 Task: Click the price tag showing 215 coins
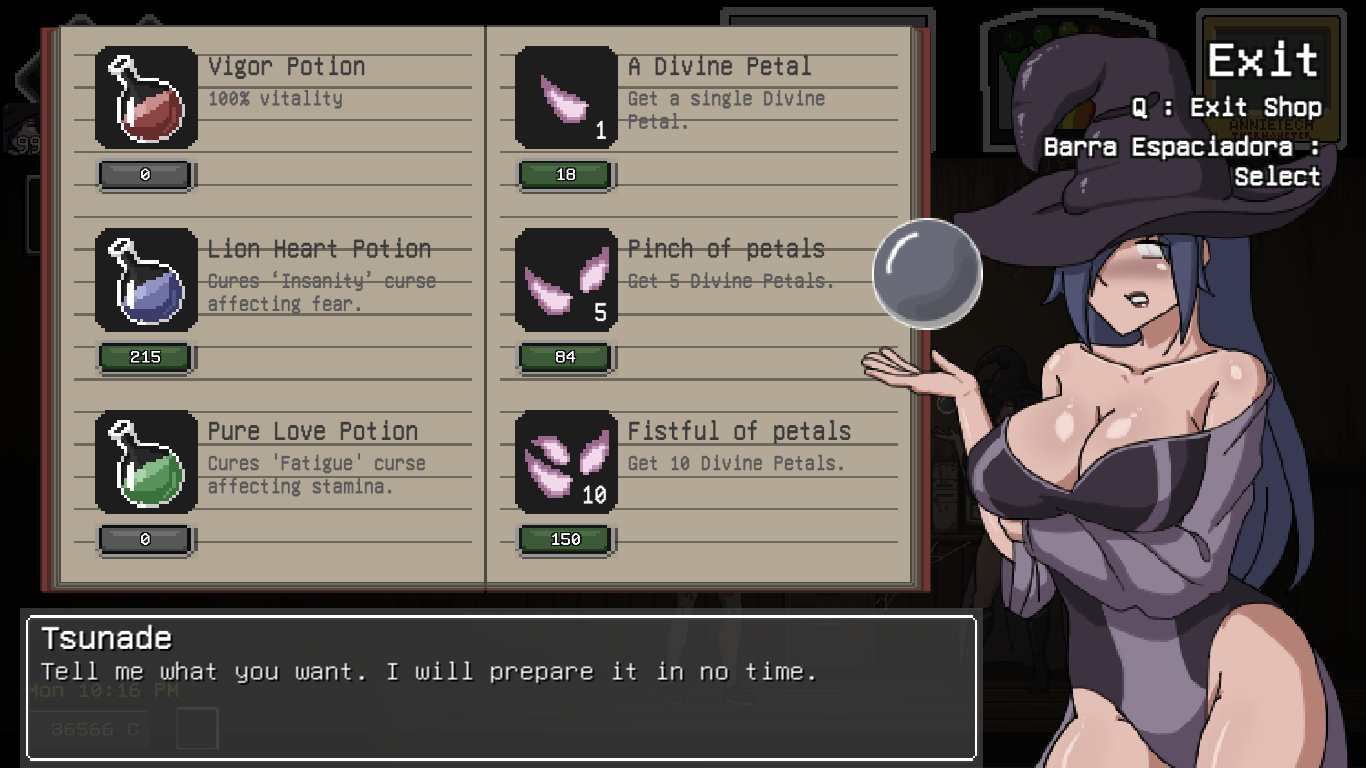(x=143, y=357)
